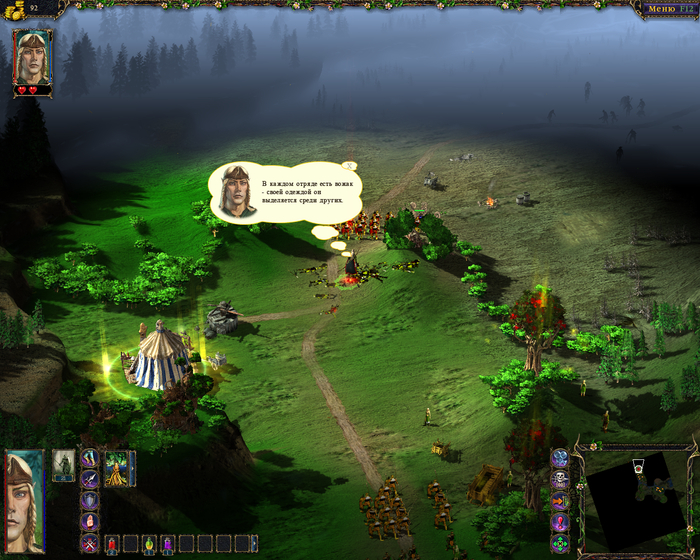Use the green potion in the inventory
The width and height of the screenshot is (700, 560).
point(149,543)
